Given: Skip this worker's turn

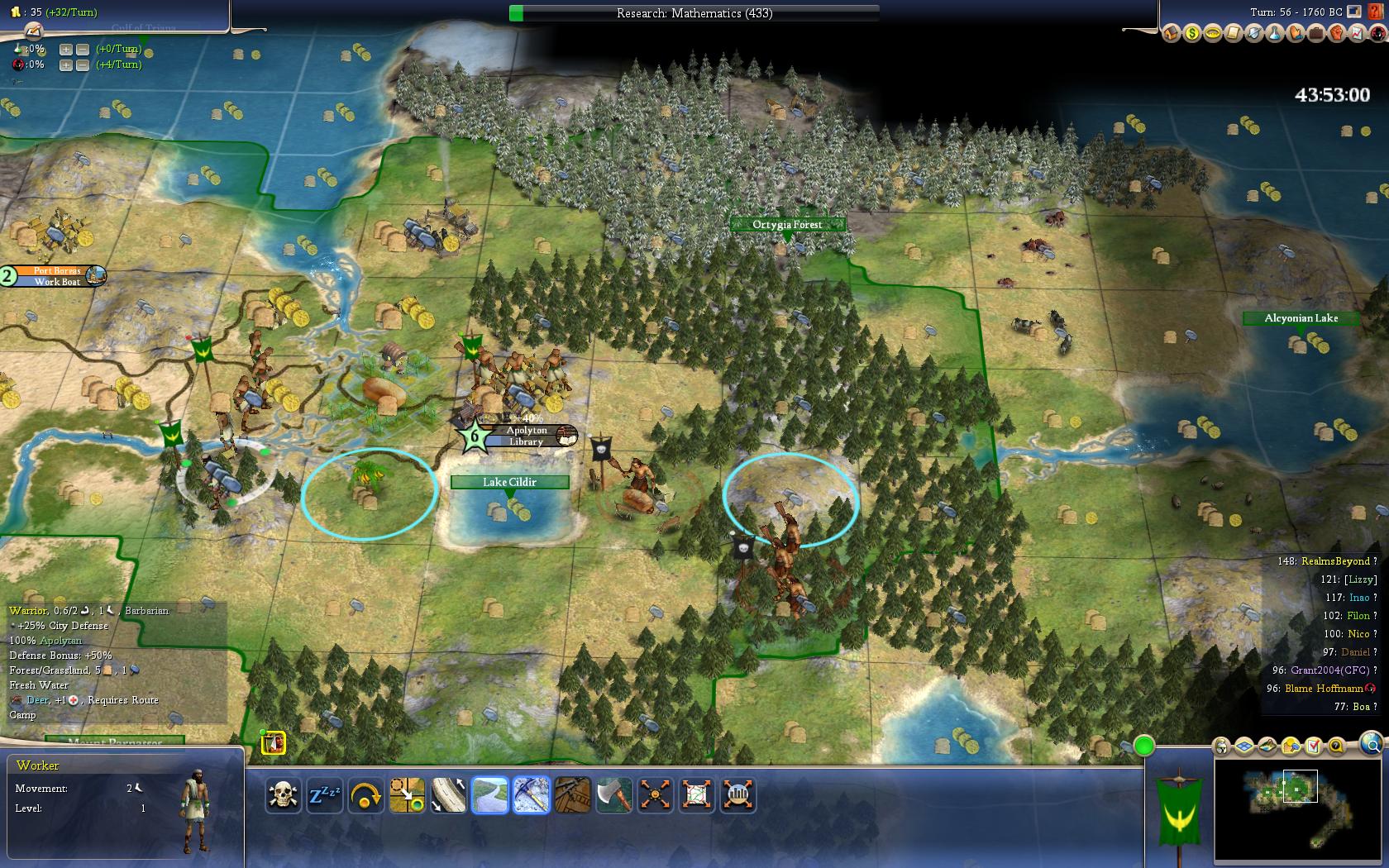Looking at the screenshot, I should coord(365,795).
